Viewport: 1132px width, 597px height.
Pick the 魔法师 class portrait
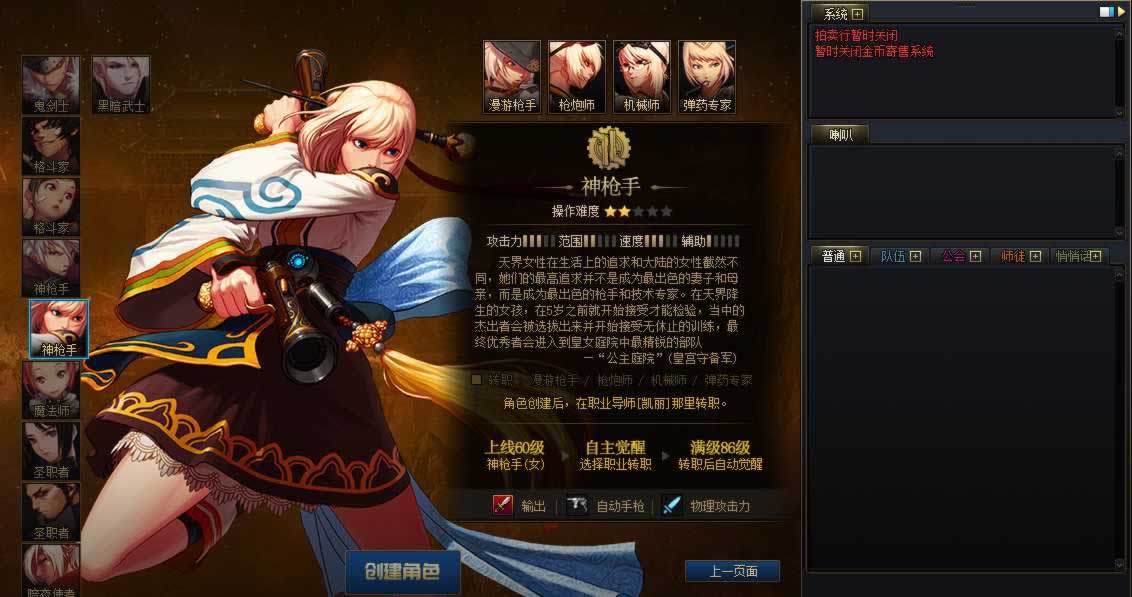pos(50,389)
